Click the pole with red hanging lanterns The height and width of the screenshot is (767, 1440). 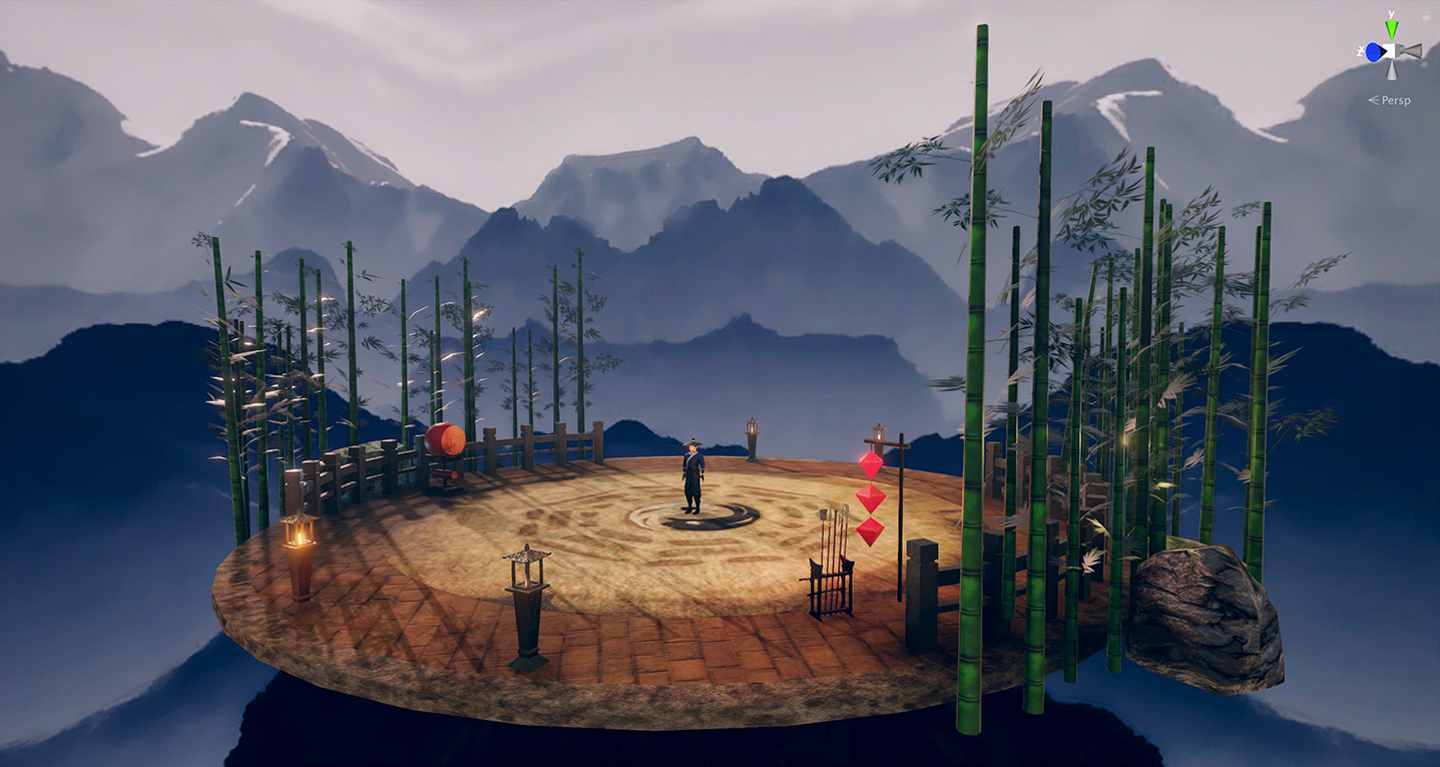868,495
